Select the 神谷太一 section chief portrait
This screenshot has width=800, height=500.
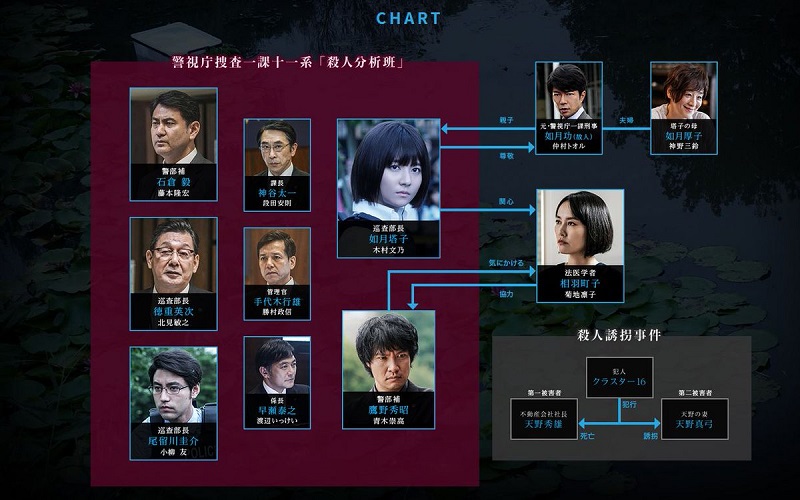click(x=277, y=148)
